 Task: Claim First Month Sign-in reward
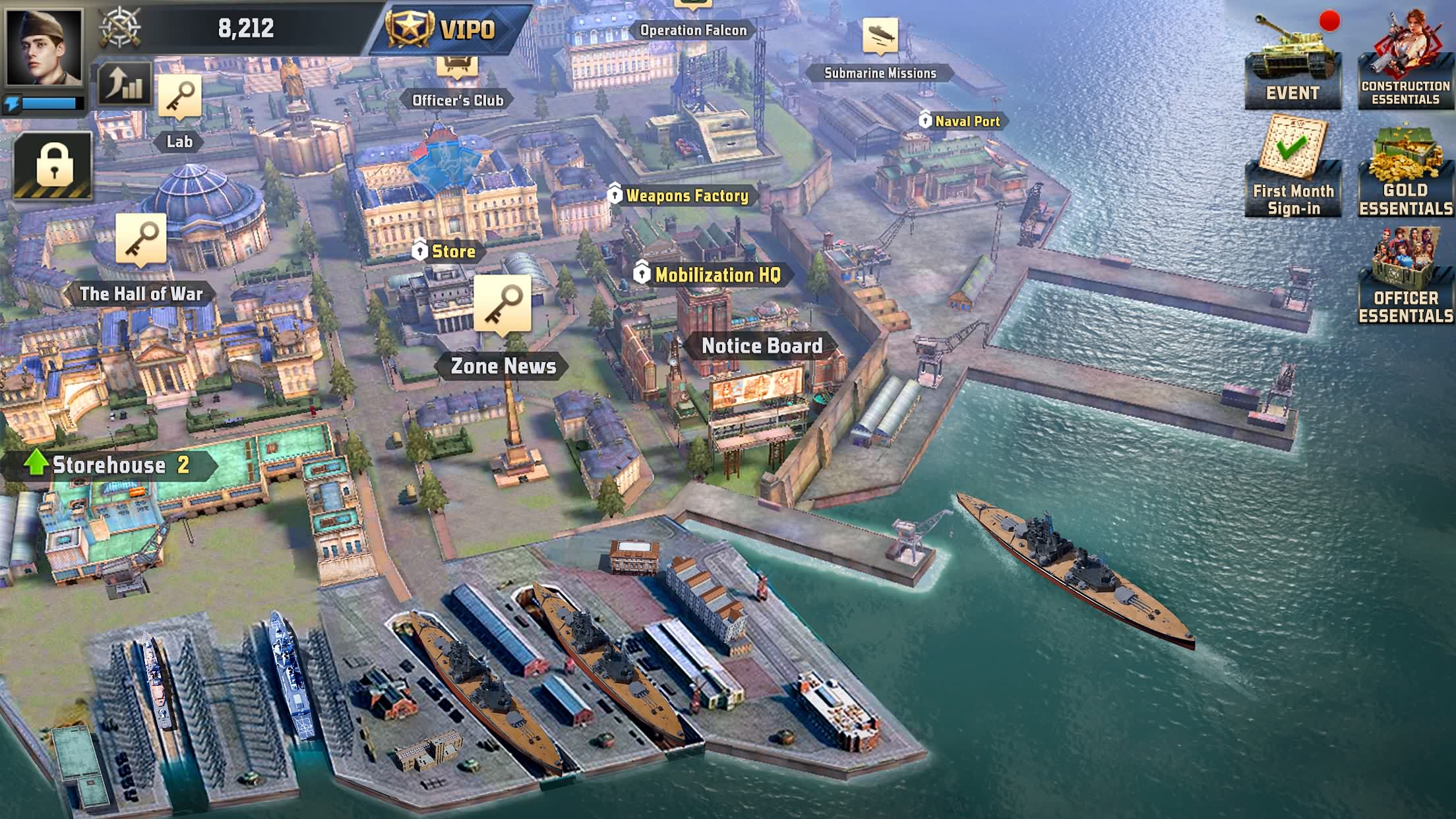(x=1292, y=168)
